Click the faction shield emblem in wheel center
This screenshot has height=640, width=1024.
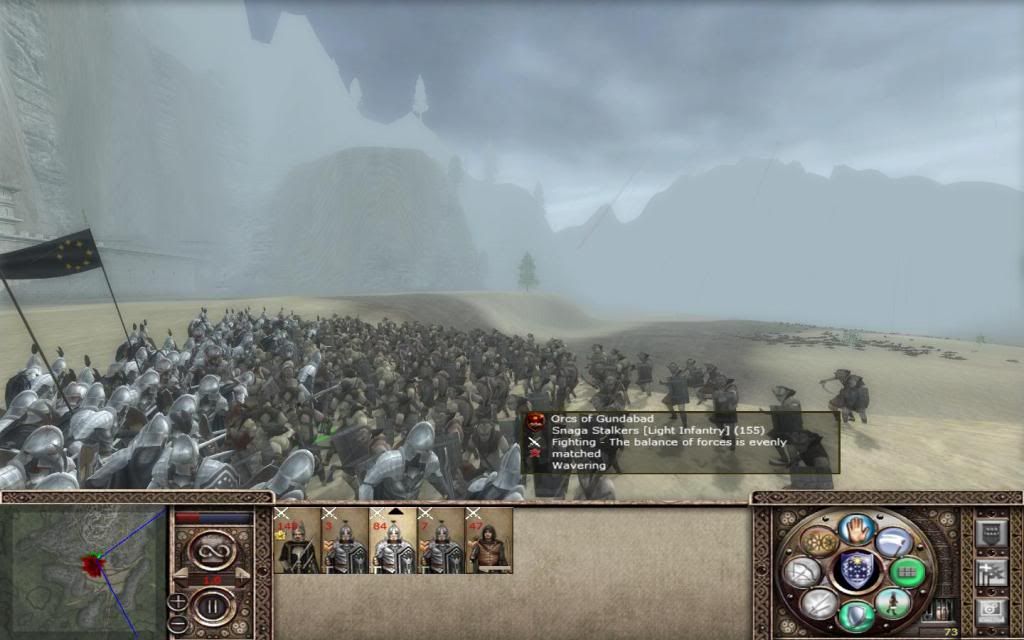856,571
